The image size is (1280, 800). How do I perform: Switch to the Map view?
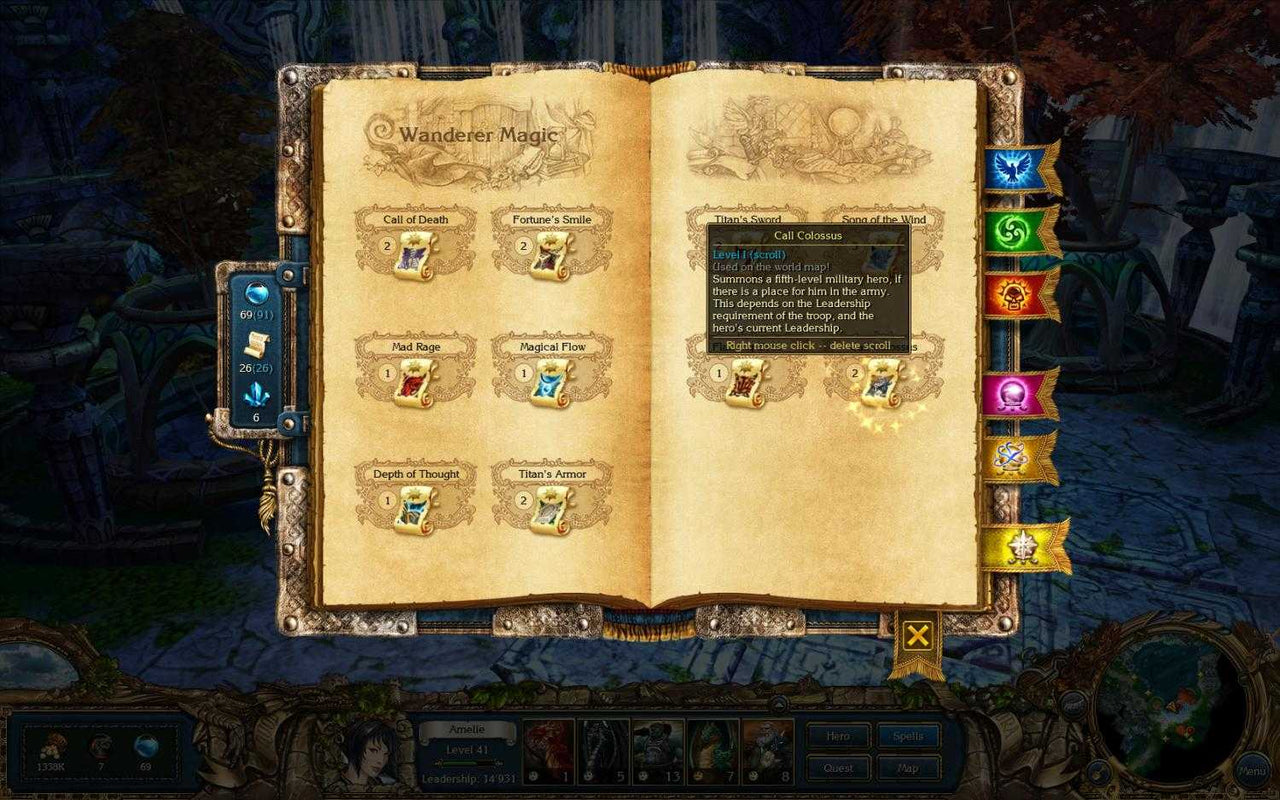click(908, 767)
